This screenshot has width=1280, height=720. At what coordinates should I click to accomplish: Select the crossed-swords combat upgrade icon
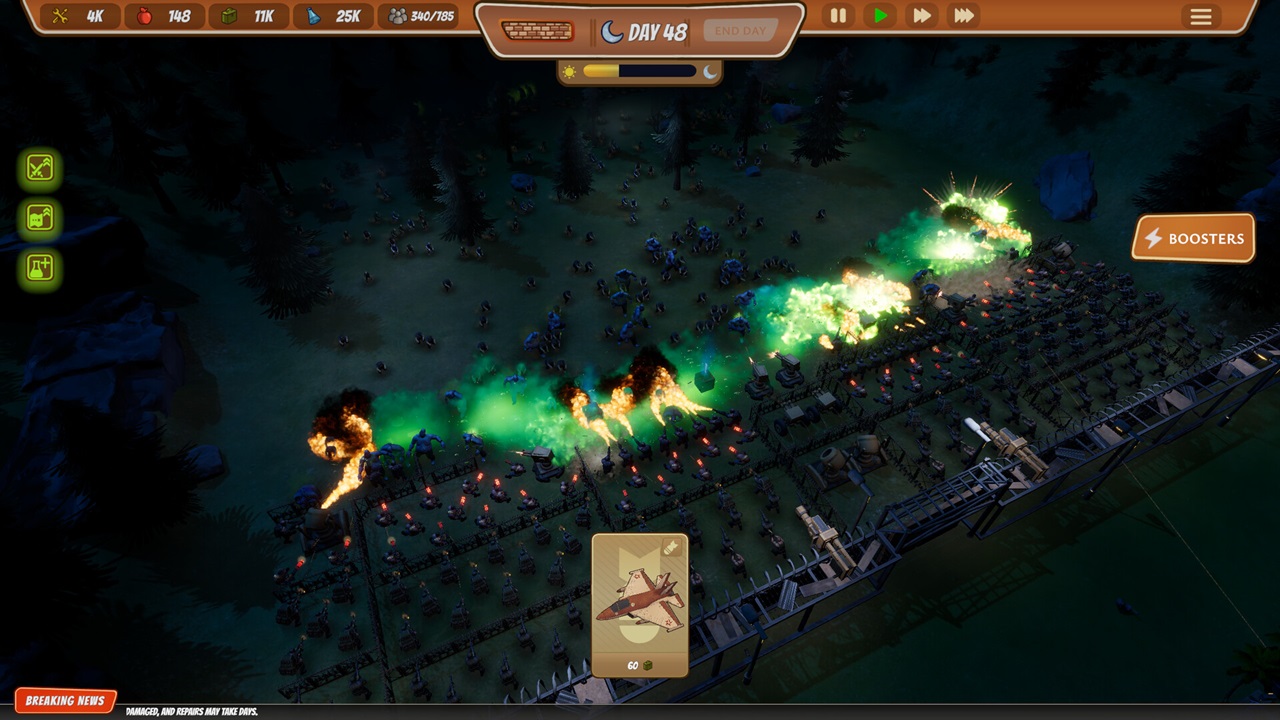pos(41,167)
